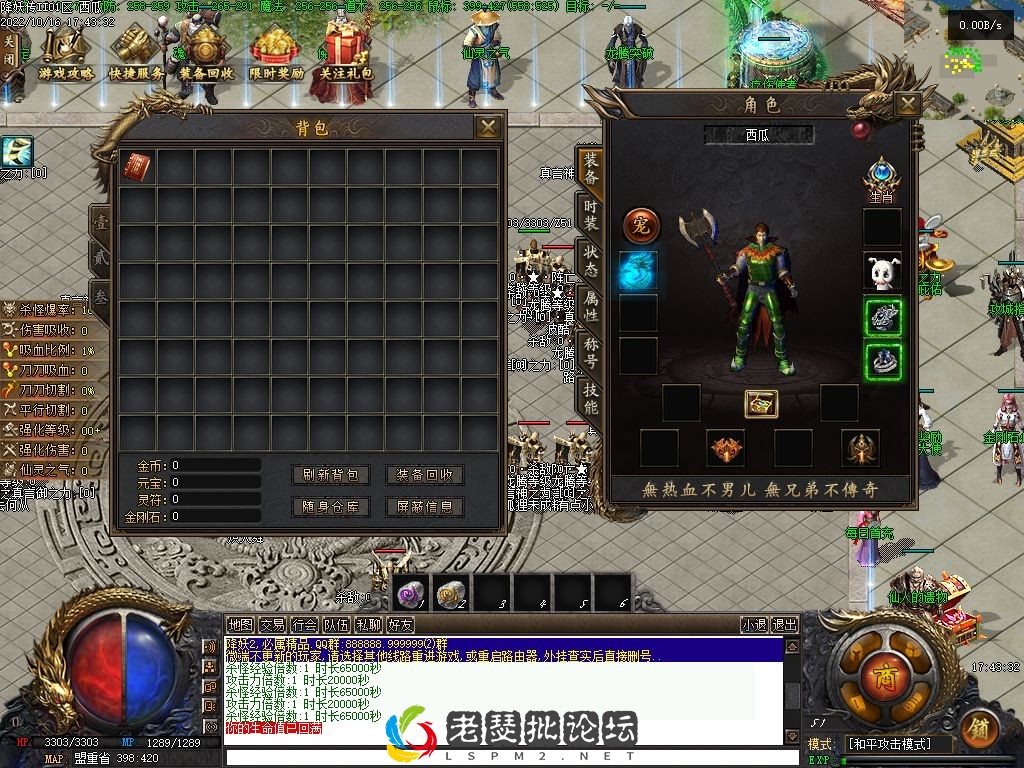Close the 角色 character panel
The image size is (1024, 768).
(x=907, y=105)
